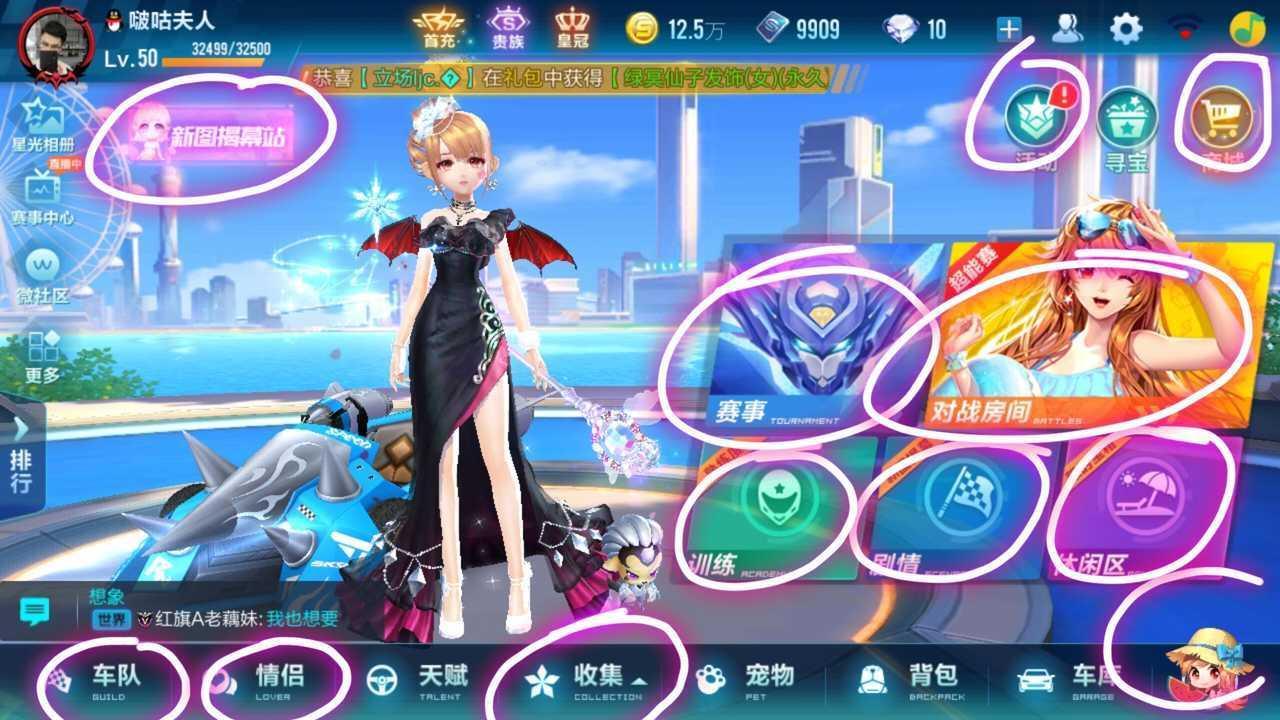Start treasure hunting via the 寻宝 icon
The width and height of the screenshot is (1280, 720).
(x=1128, y=117)
